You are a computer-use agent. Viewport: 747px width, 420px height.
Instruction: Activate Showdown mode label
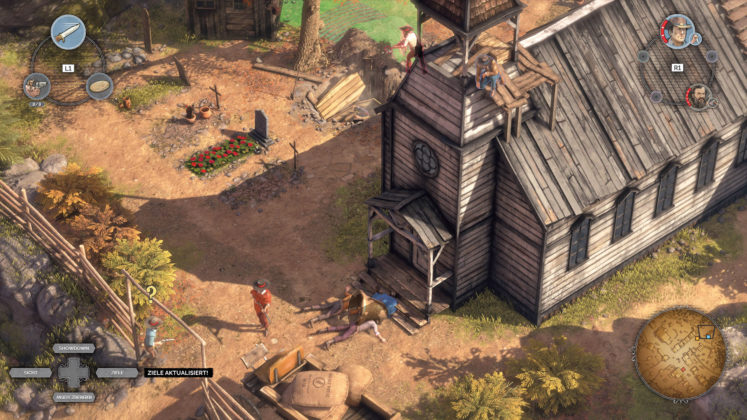click(x=73, y=349)
